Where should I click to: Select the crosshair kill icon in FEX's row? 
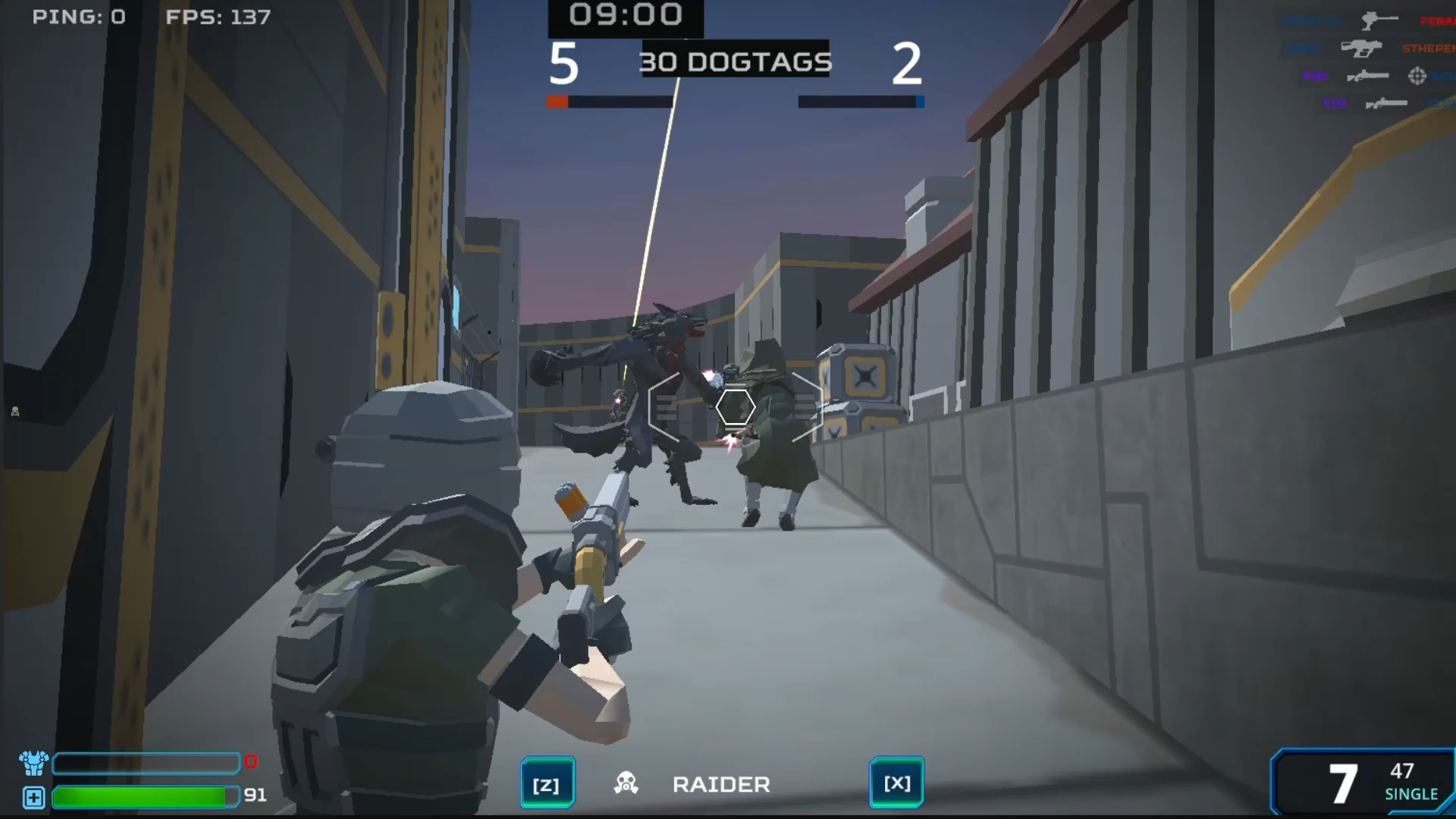coord(1417,76)
